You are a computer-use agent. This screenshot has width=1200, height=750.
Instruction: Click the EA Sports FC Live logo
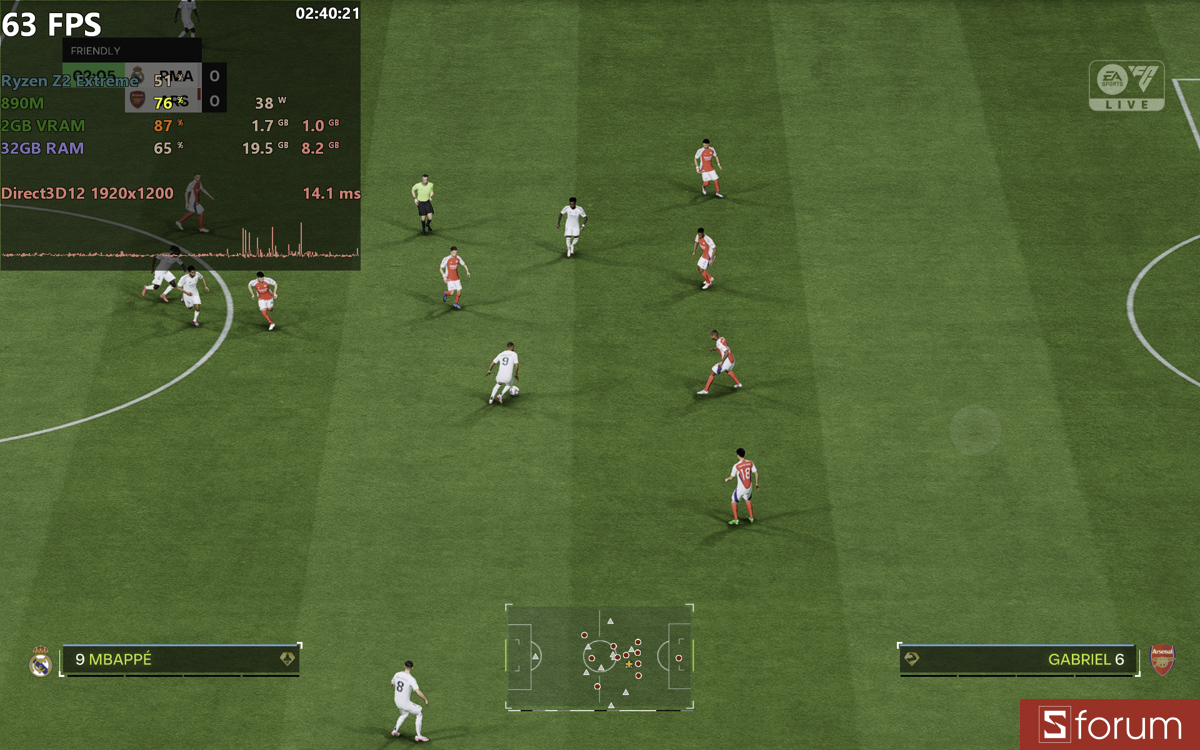(1127, 85)
